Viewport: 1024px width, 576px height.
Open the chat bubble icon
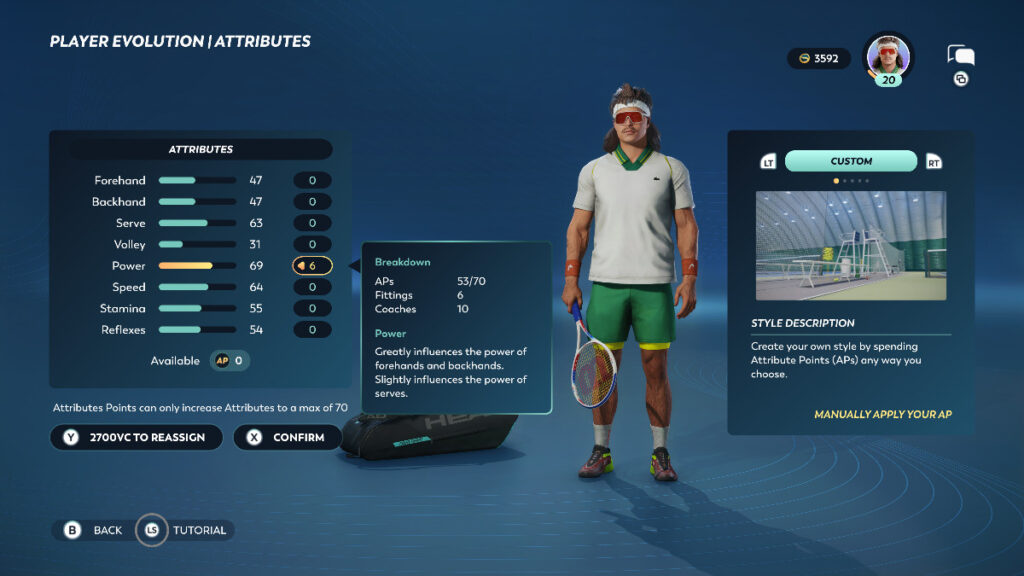960,57
